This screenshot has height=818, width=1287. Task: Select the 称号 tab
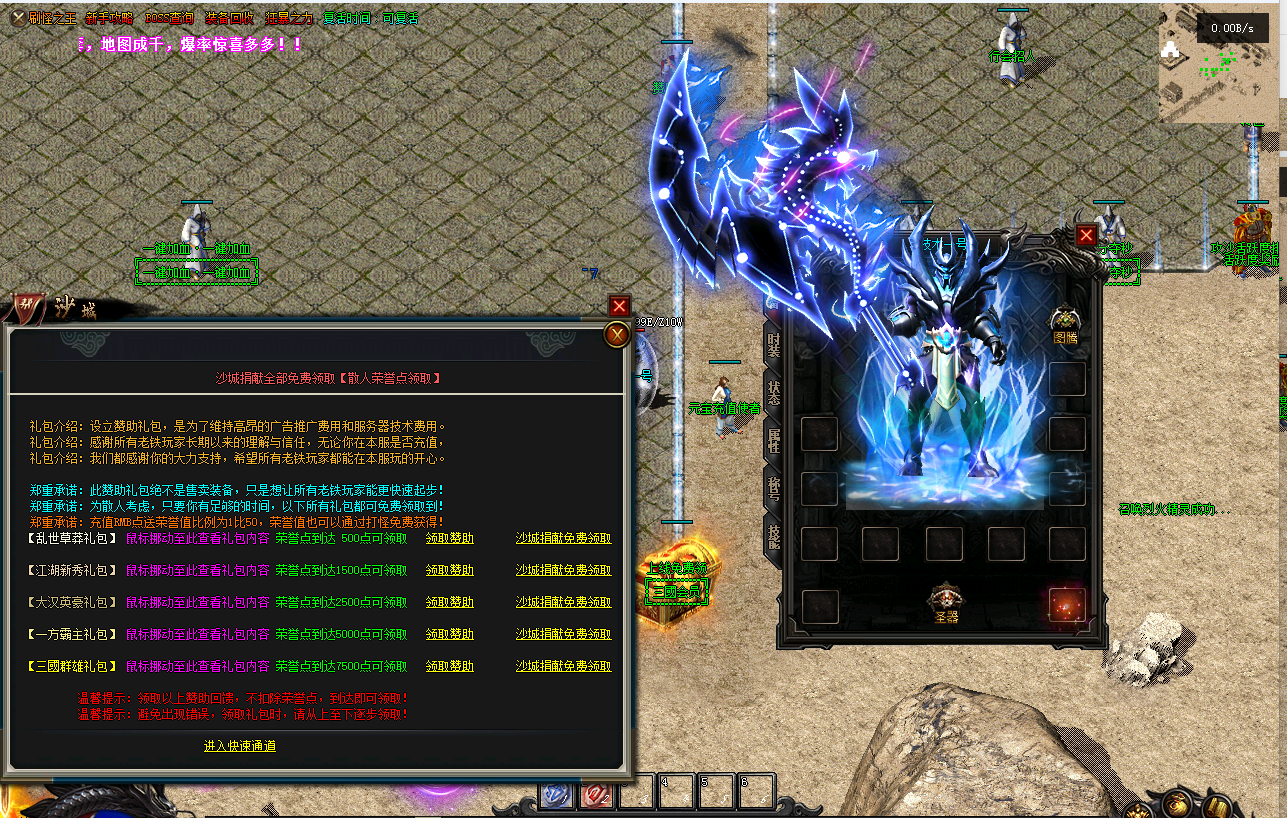click(774, 487)
